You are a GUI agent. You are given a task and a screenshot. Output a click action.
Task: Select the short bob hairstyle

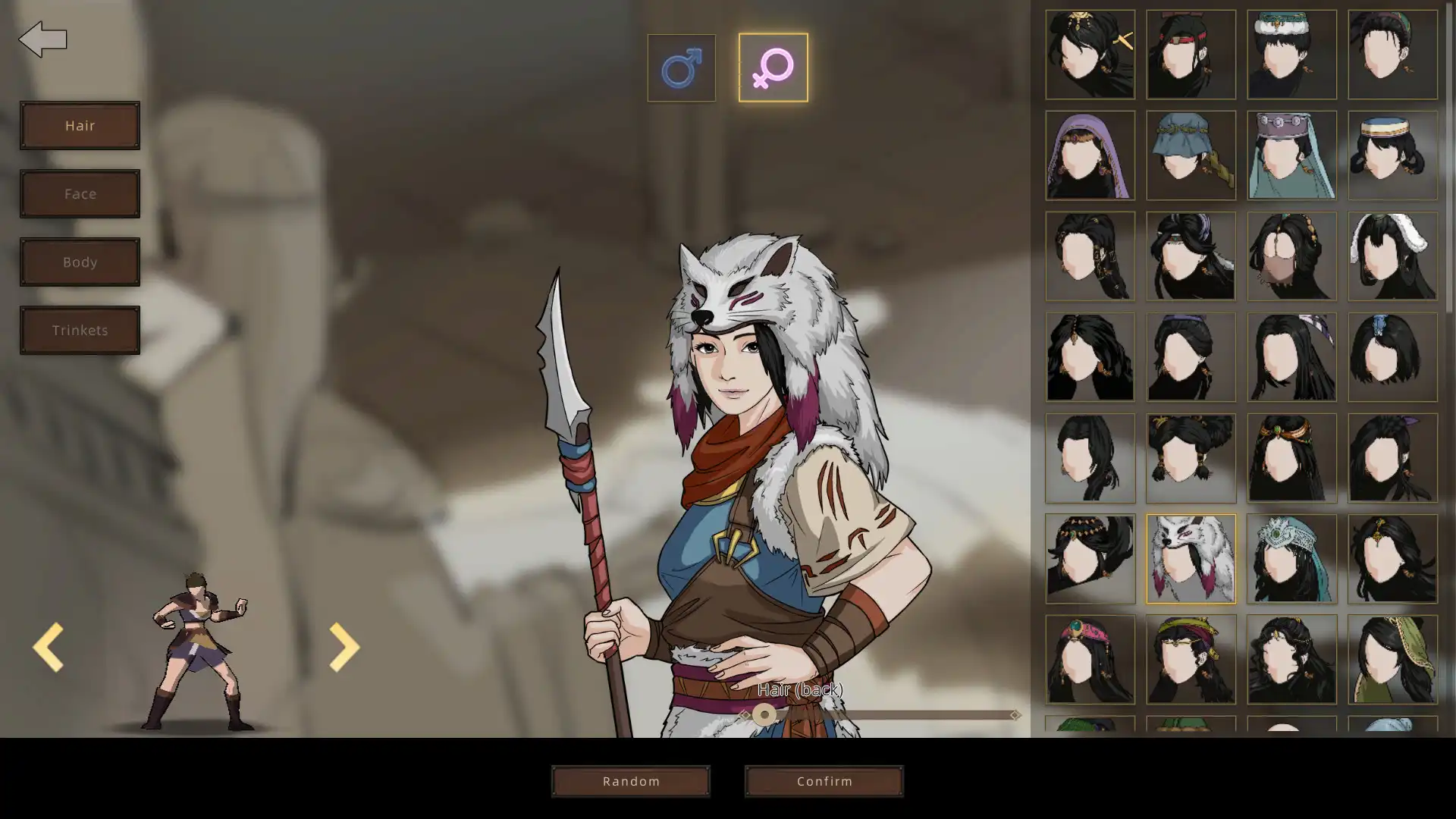pos(1393,356)
